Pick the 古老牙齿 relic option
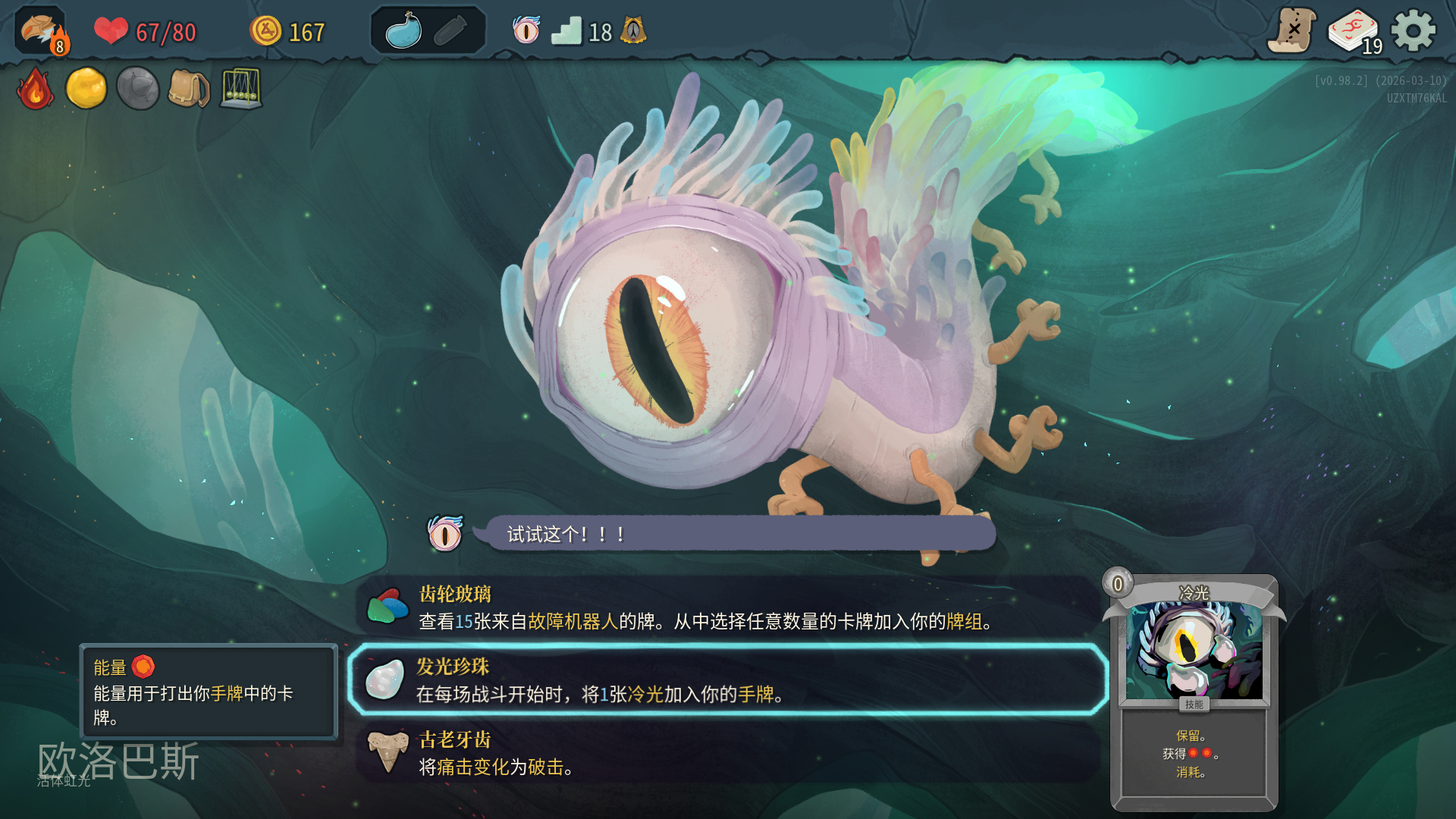Image resolution: width=1456 pixels, height=819 pixels. 728,753
